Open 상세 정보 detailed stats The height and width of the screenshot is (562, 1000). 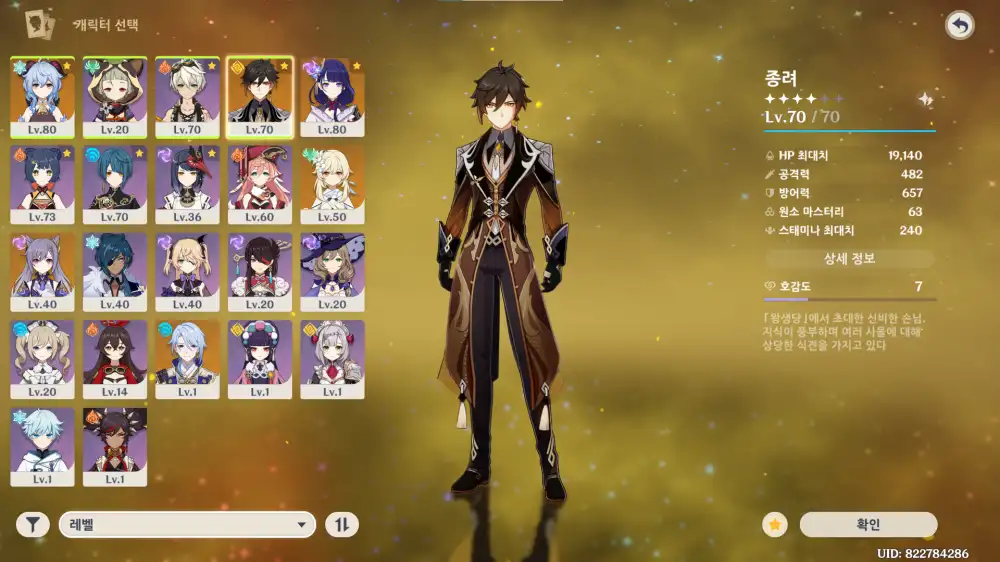coord(849,259)
